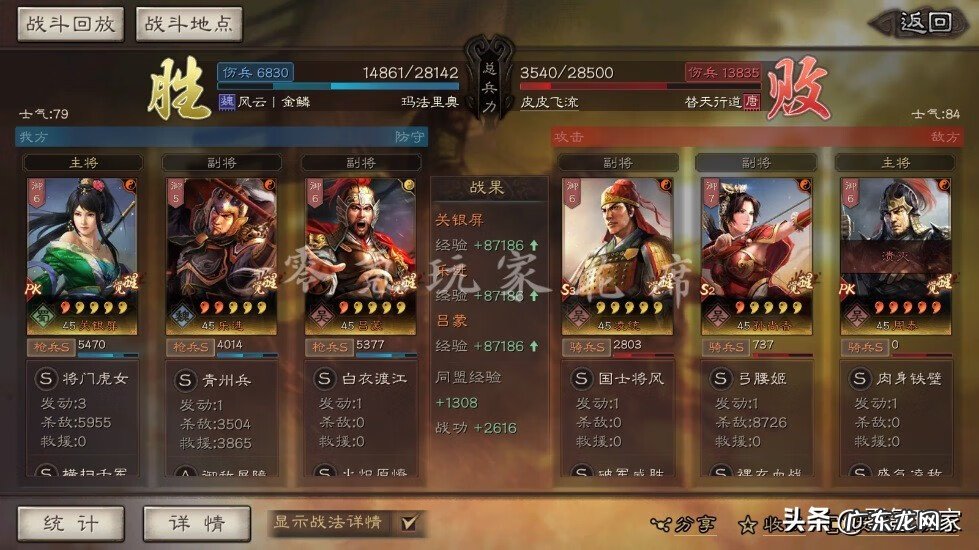Select the defeated 周泰 hero card
The width and height of the screenshot is (979, 550).
[x=895, y=255]
